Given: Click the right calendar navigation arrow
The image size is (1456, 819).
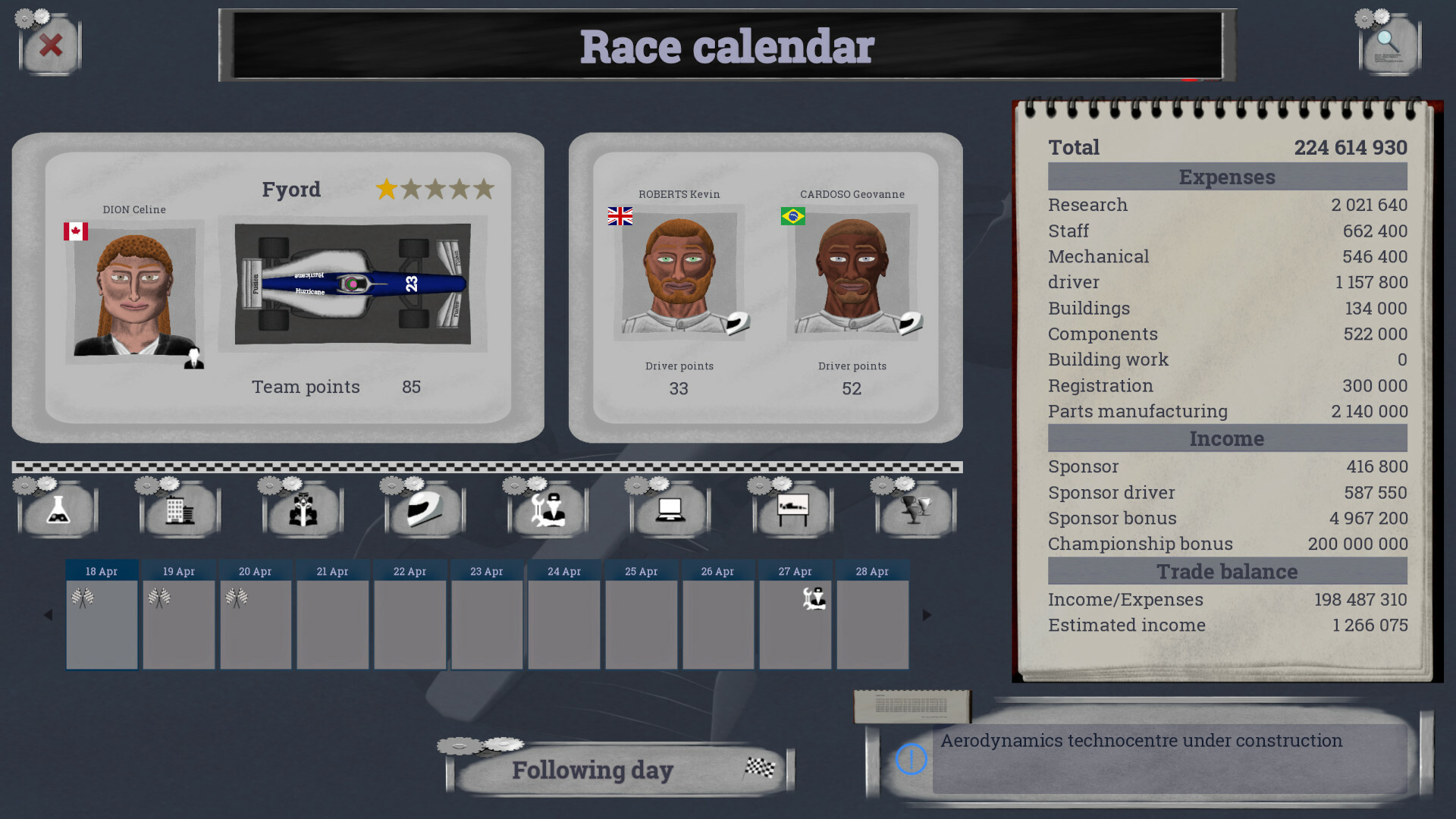Looking at the screenshot, I should [x=927, y=614].
